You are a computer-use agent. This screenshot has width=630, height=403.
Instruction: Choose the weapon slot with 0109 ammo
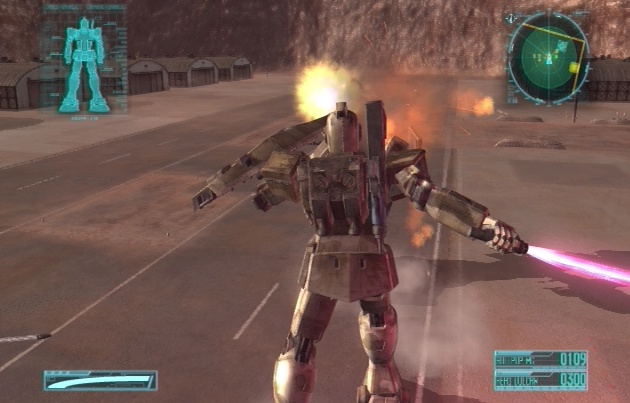click(540, 359)
